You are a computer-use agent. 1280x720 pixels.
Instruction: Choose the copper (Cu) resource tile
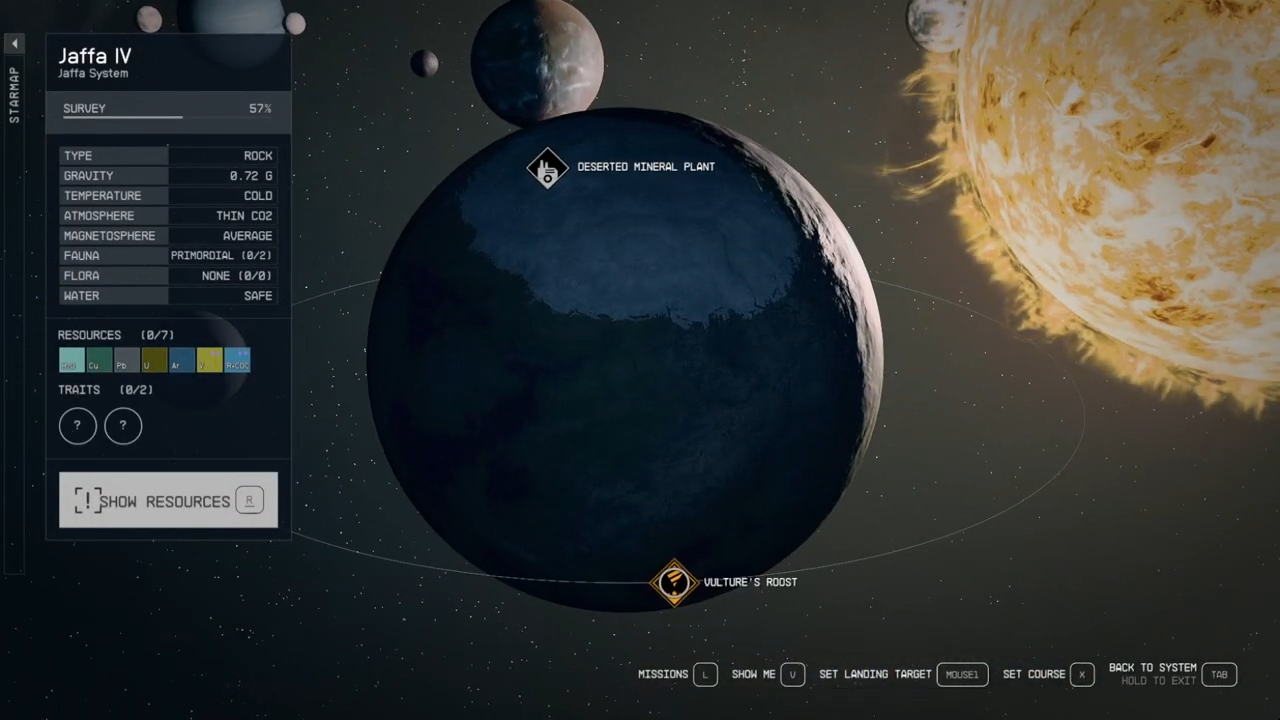[x=99, y=360]
